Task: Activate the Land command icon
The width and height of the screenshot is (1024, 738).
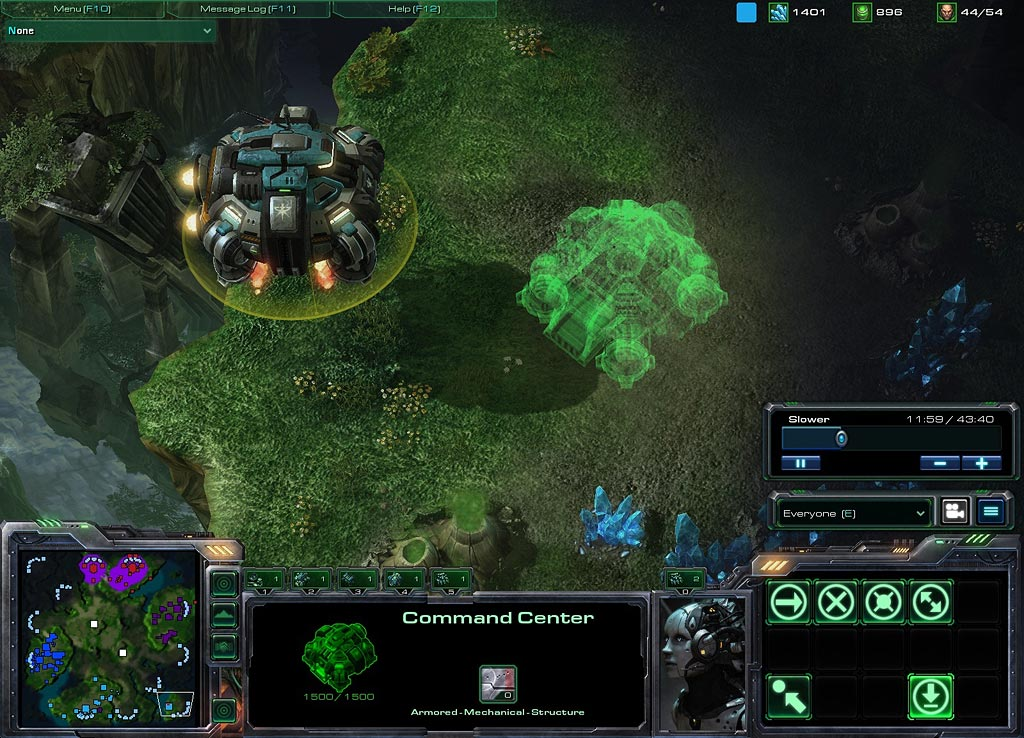Action: coord(931,695)
